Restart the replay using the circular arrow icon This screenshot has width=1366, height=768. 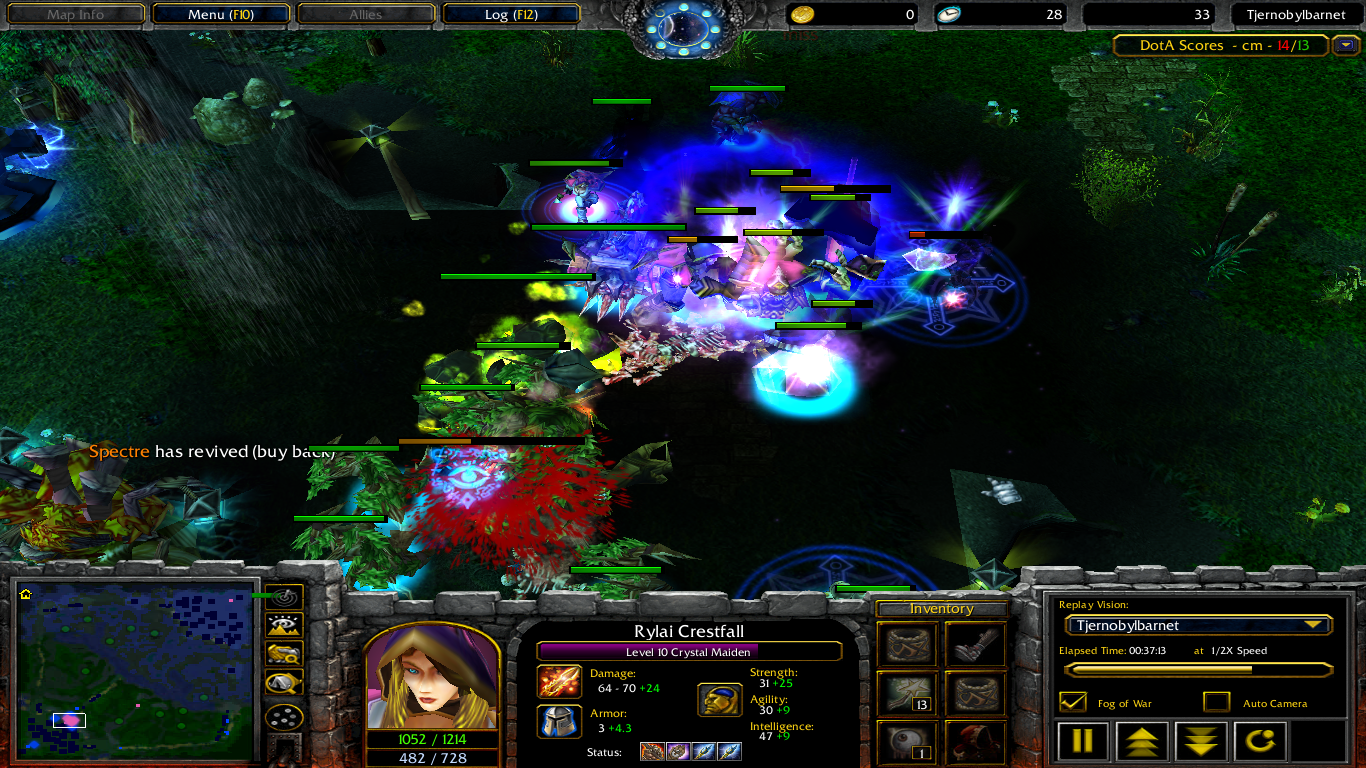coord(1259,740)
